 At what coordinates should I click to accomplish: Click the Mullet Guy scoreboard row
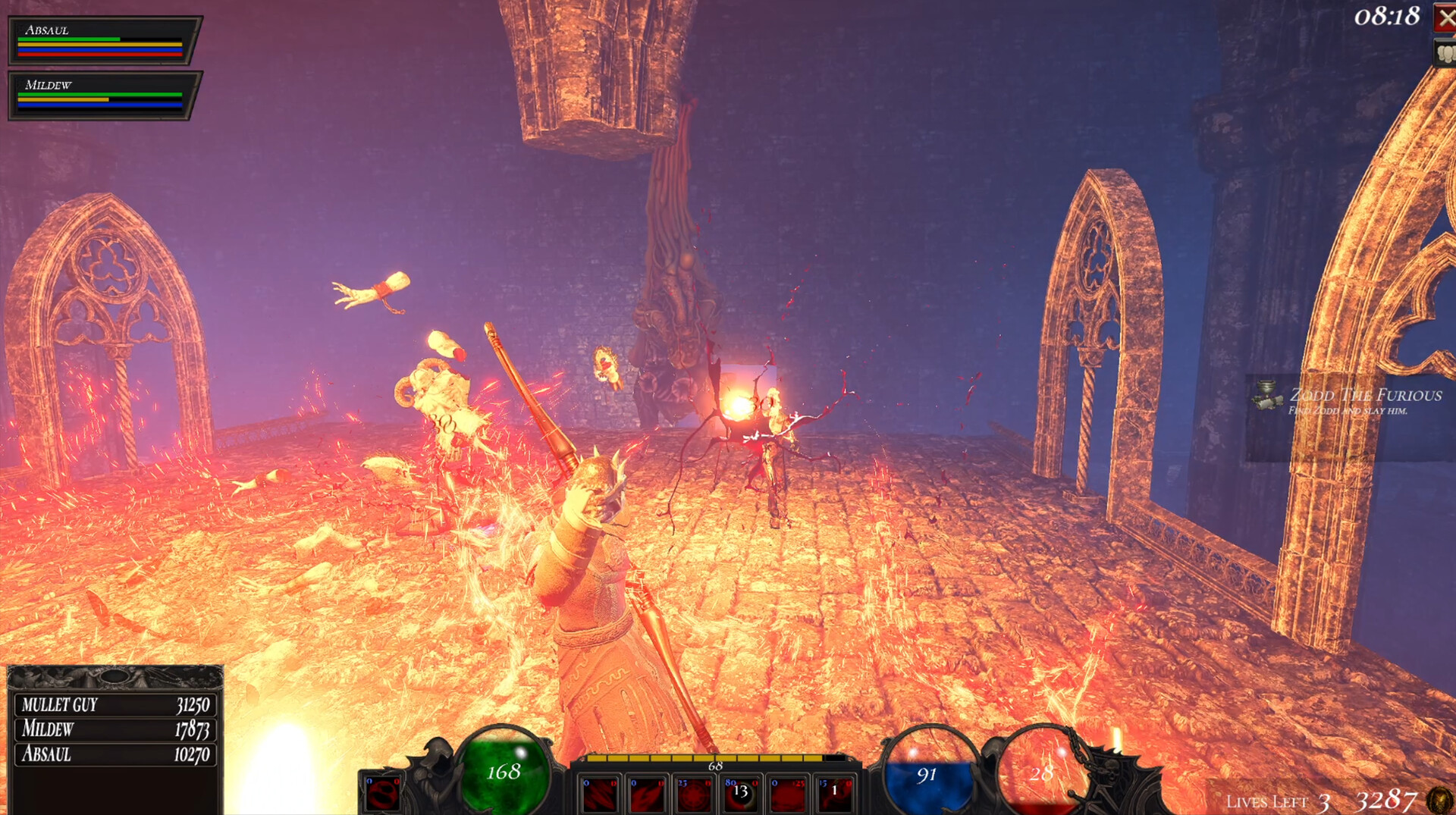coord(115,705)
